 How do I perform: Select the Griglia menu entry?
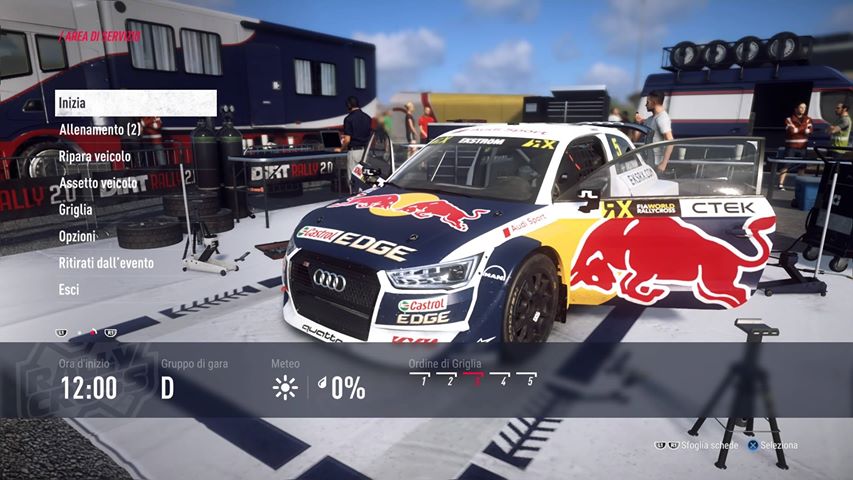pyautogui.click(x=76, y=210)
